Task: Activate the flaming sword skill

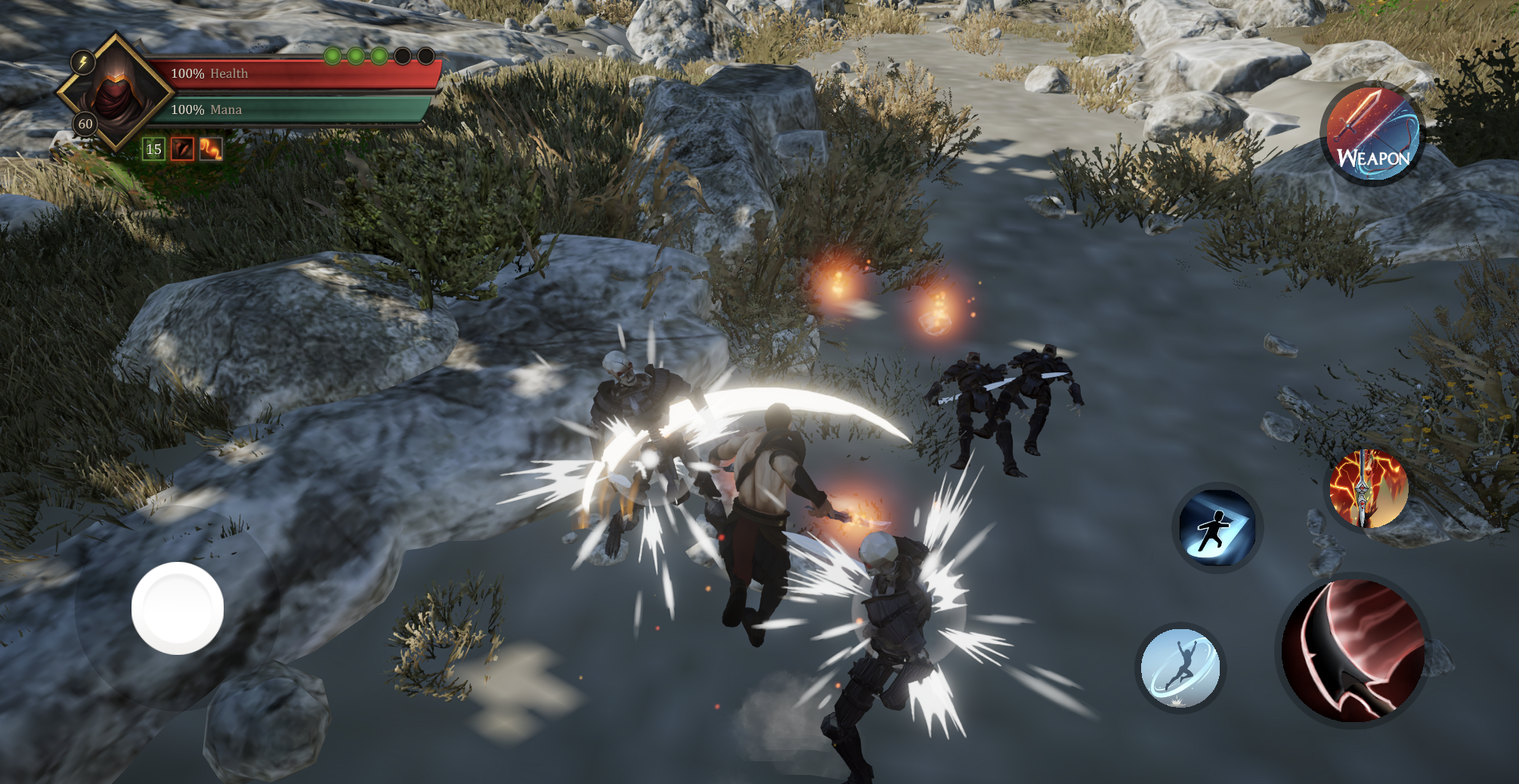Action: pyautogui.click(x=1368, y=489)
